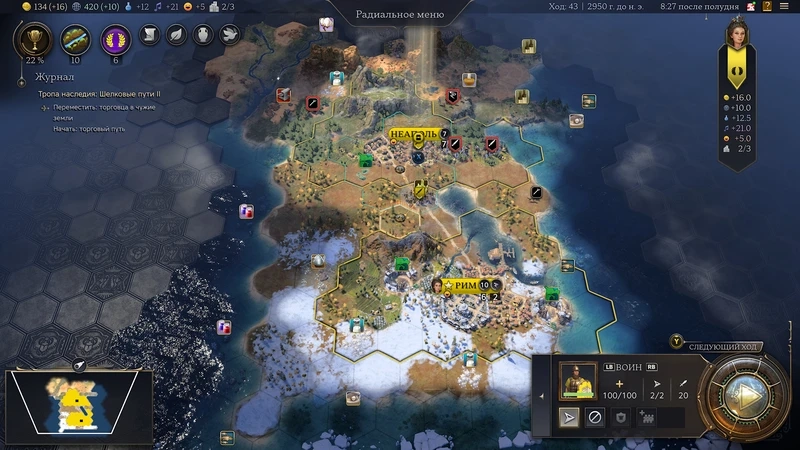The width and height of the screenshot is (800, 450).
Task: Click the fortify shield unit action
Action: point(620,417)
